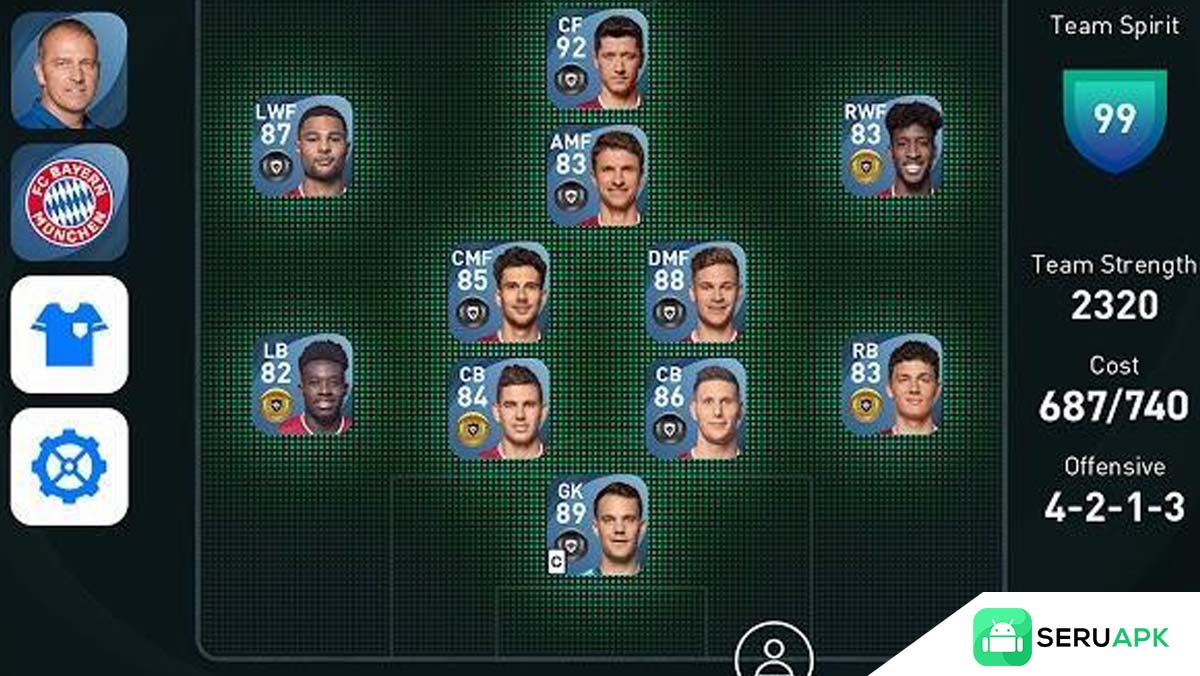Choose the AMF player card rated 83
The width and height of the screenshot is (1200, 676).
[597, 175]
